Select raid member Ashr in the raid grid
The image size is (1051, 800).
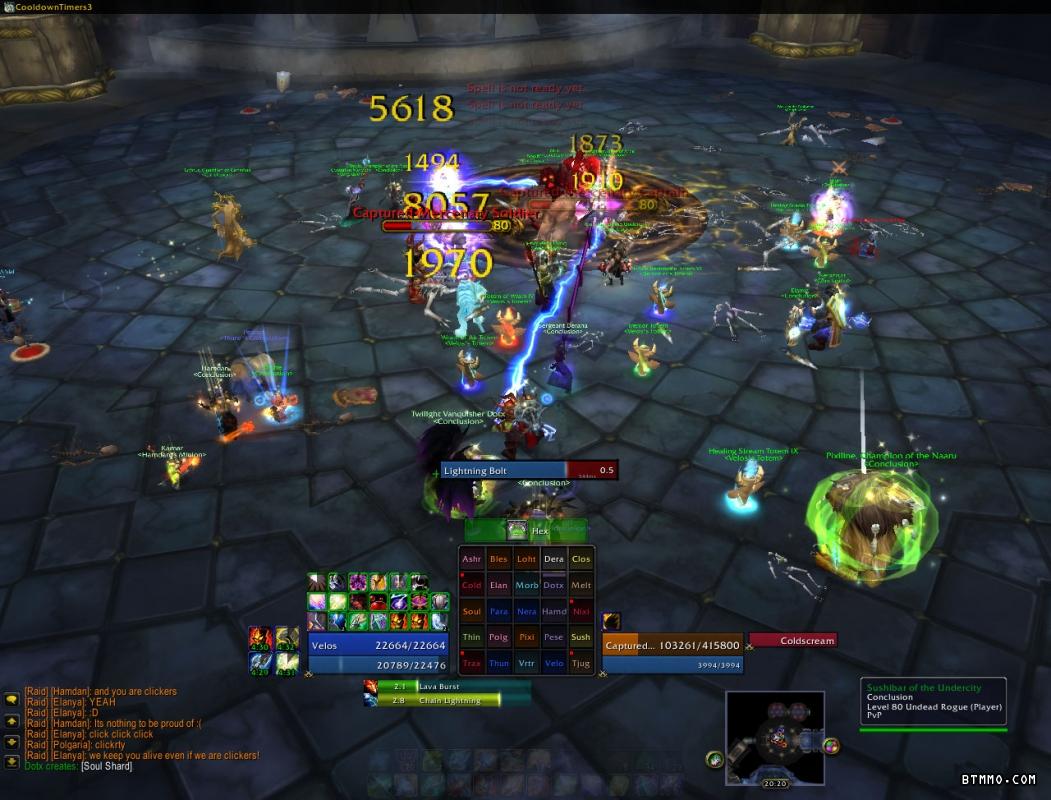tap(472, 560)
